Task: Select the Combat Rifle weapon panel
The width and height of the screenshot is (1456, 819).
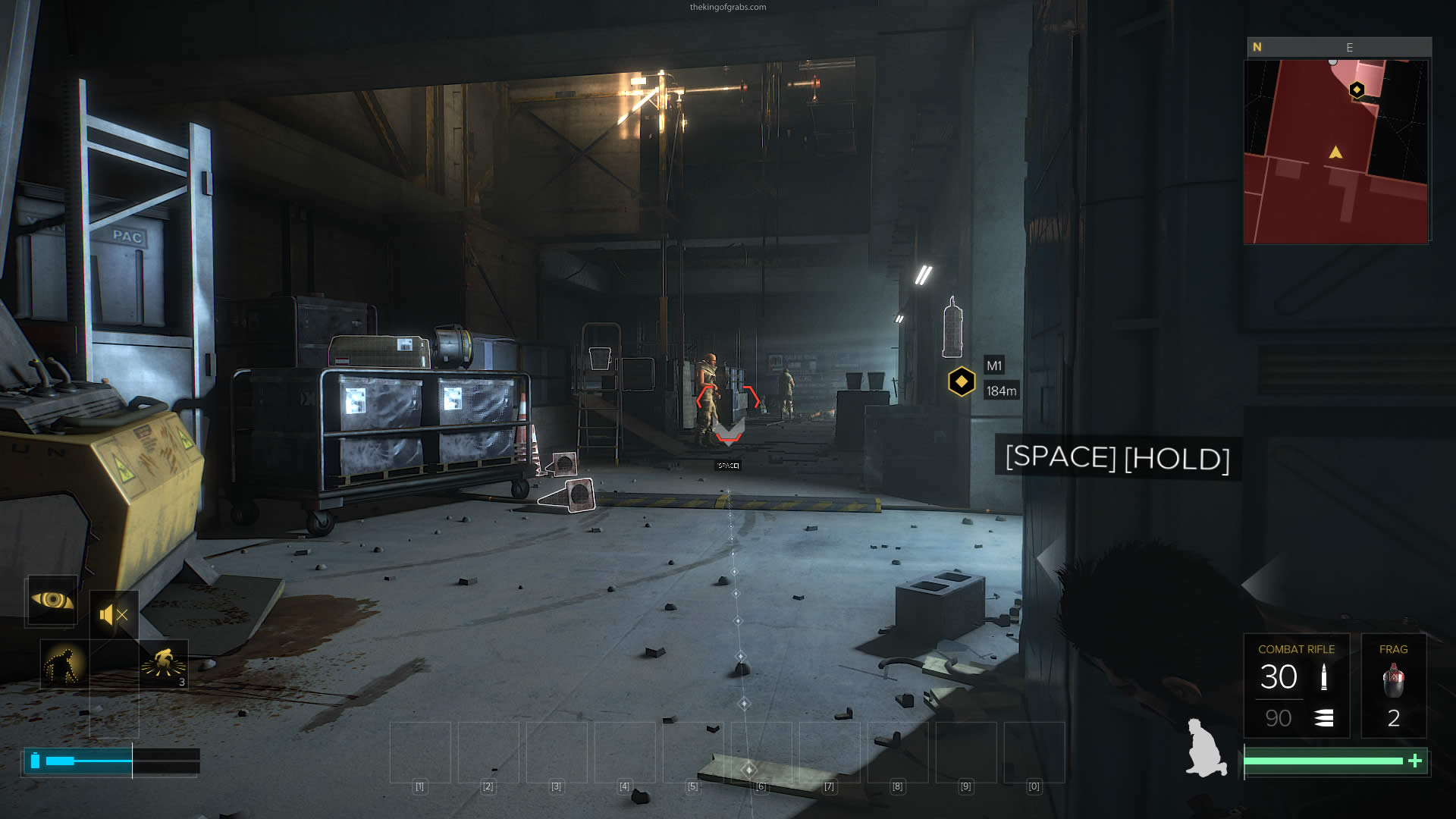Action: point(1296,686)
